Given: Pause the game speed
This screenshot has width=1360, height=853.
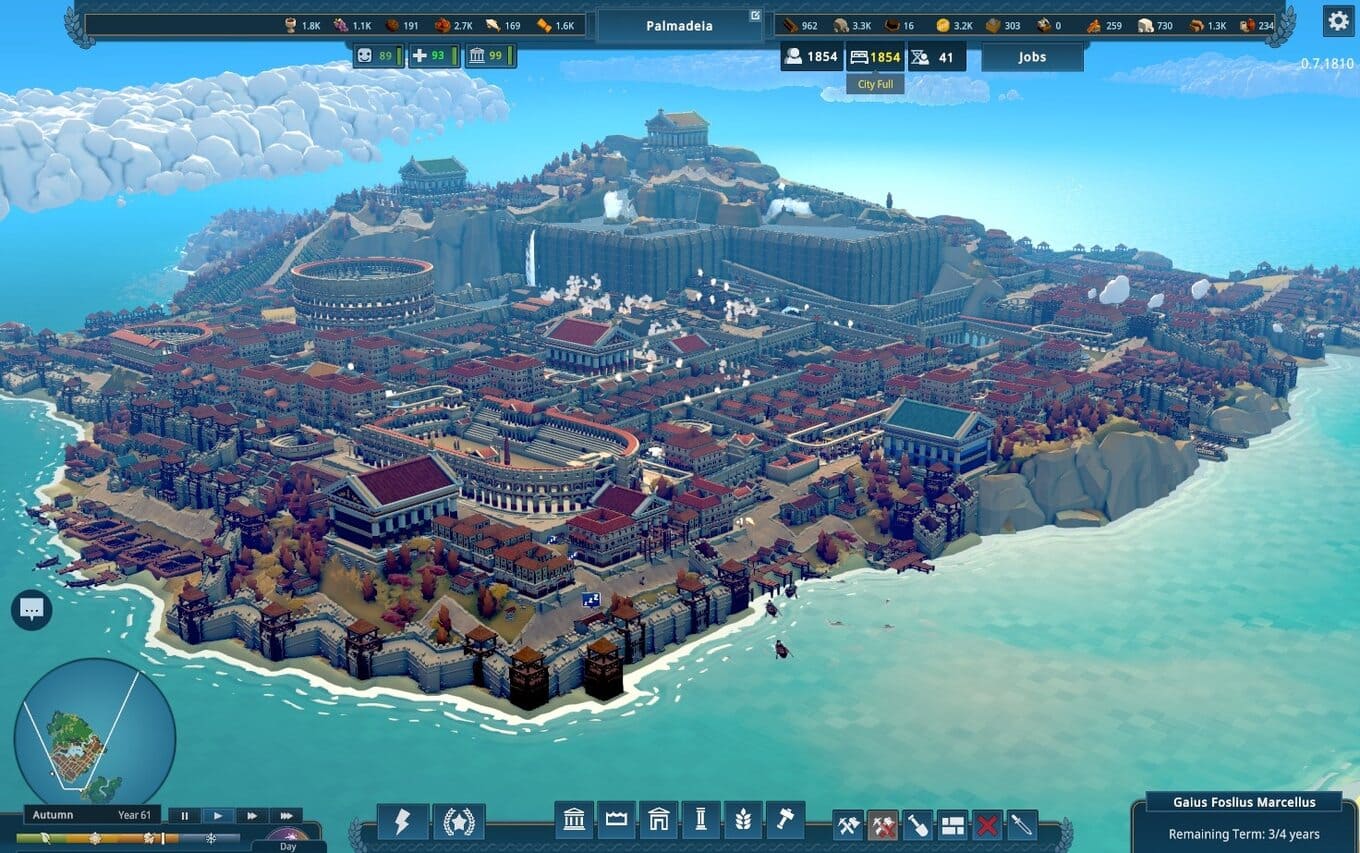Looking at the screenshot, I should [x=184, y=815].
